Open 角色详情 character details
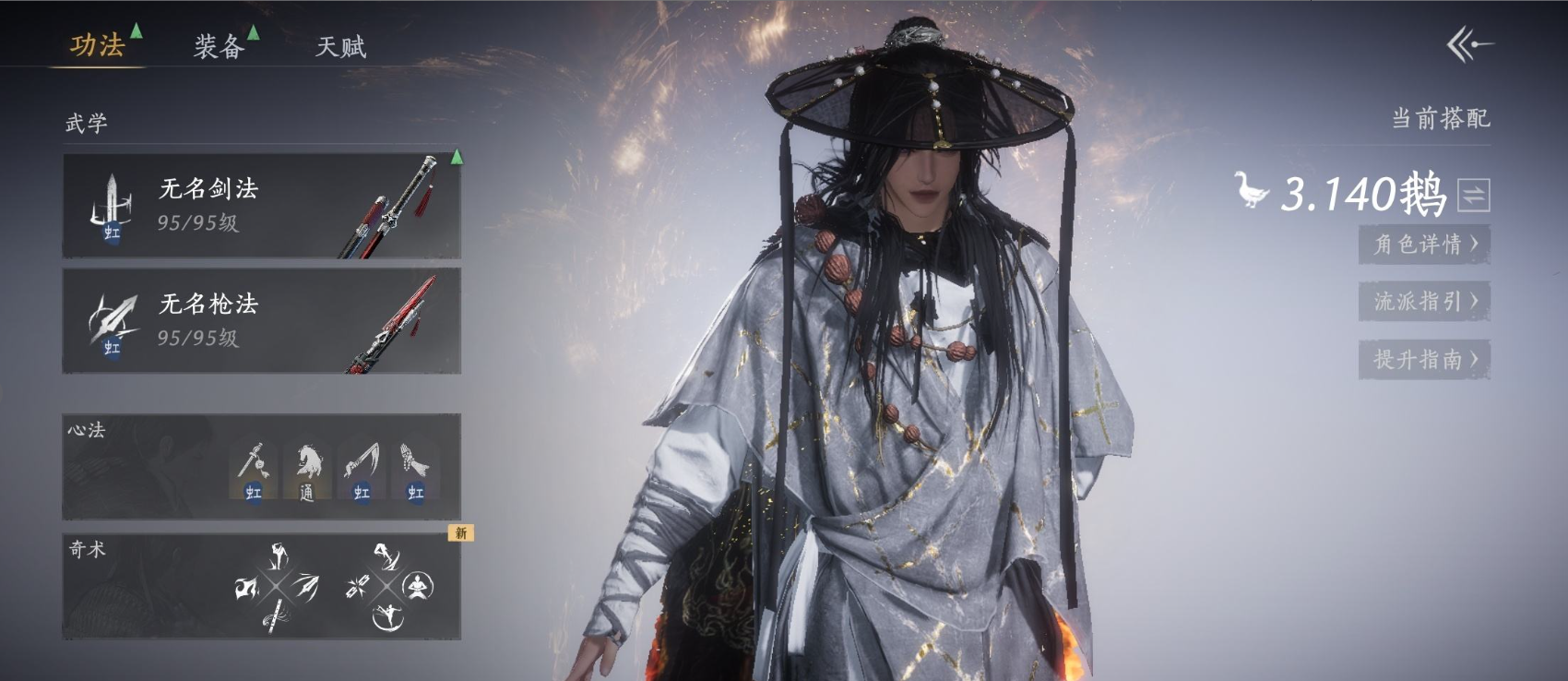The height and width of the screenshot is (681, 1568). (x=1424, y=245)
